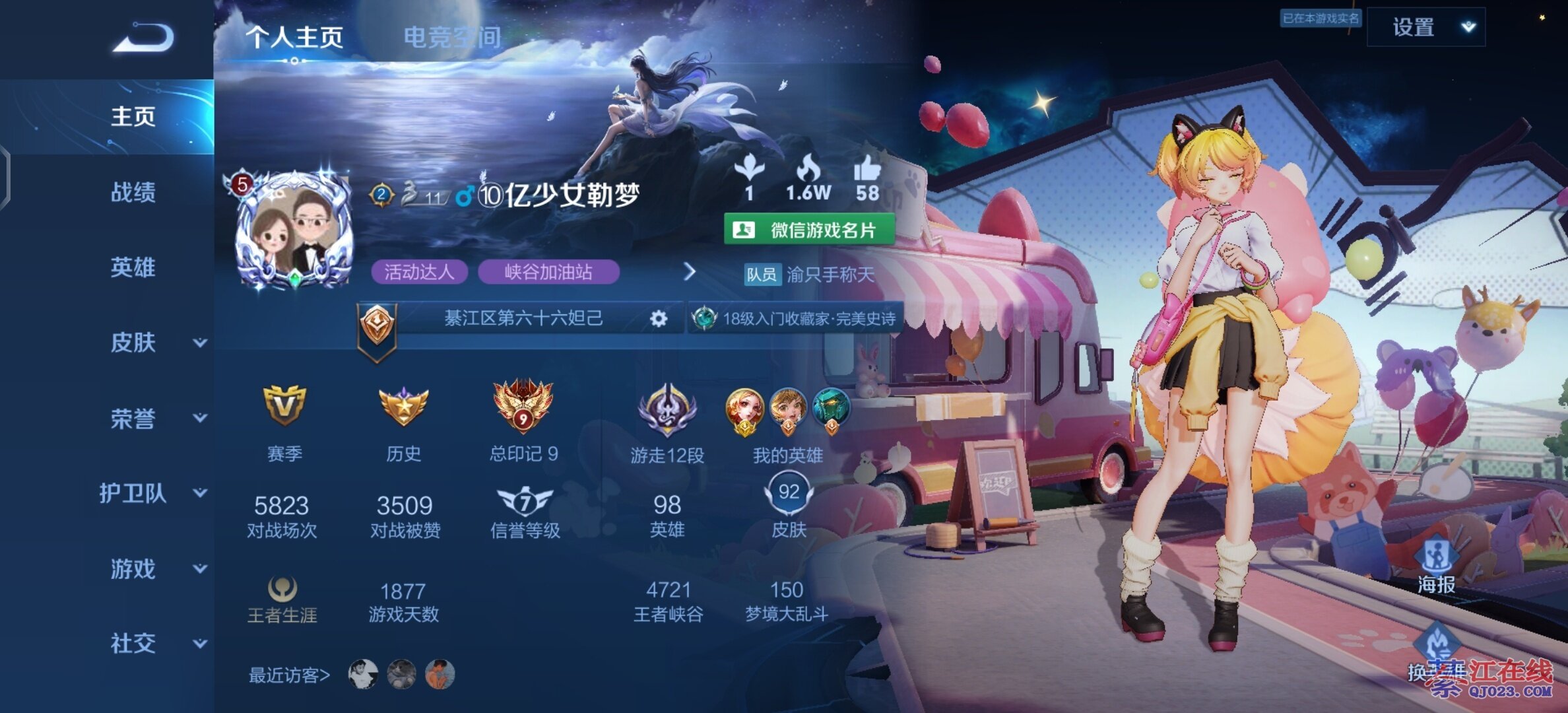Show more tags with the arrow

(x=690, y=271)
